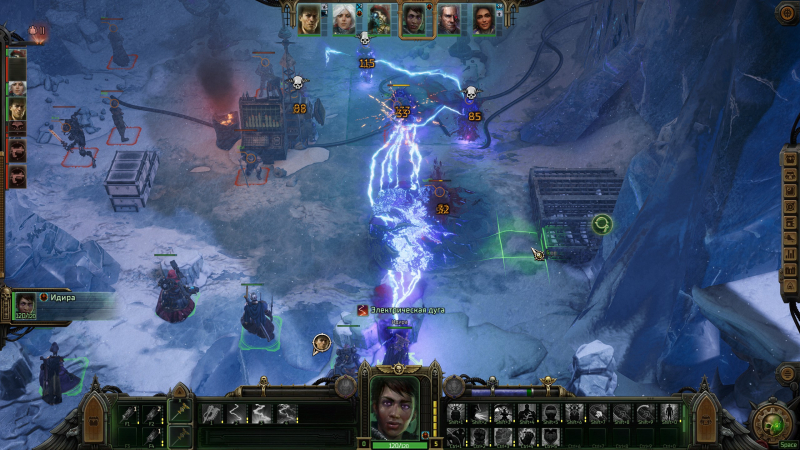This screenshot has height=450, width=800.
Task: Select the hammer weapon slot
Action: click(180, 412)
